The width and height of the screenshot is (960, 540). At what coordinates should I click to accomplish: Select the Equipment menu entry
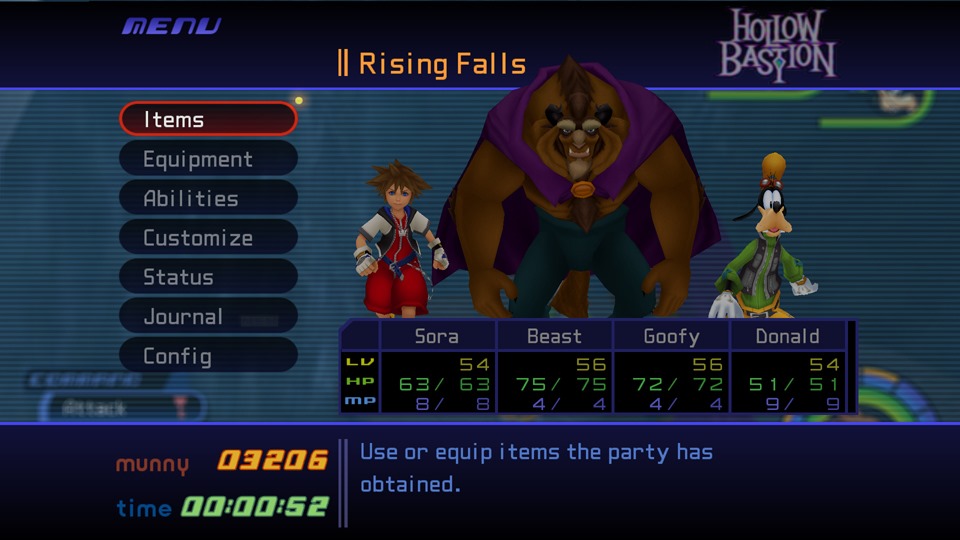[x=208, y=159]
